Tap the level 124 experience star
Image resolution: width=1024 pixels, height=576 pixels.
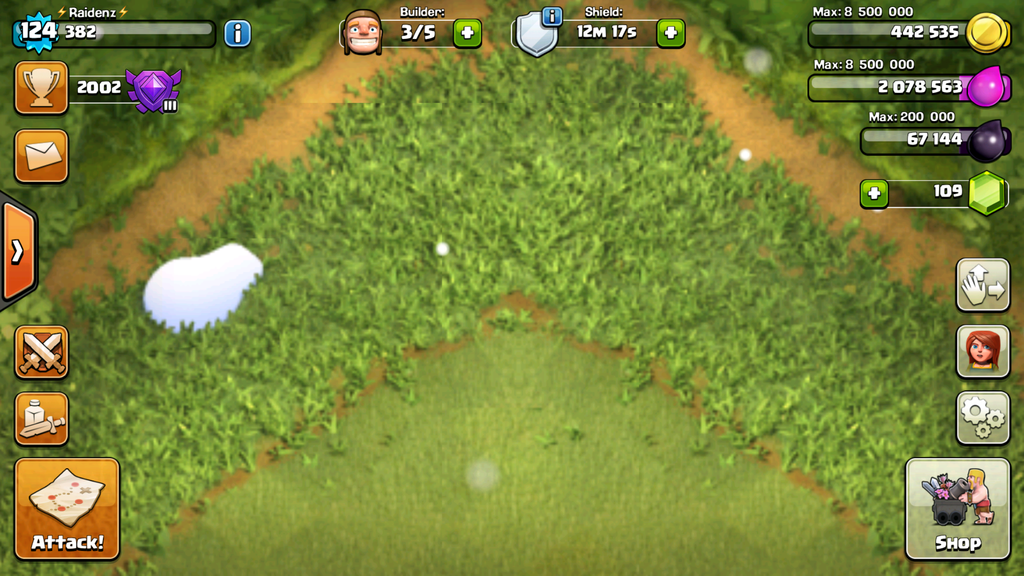pyautogui.click(x=38, y=31)
